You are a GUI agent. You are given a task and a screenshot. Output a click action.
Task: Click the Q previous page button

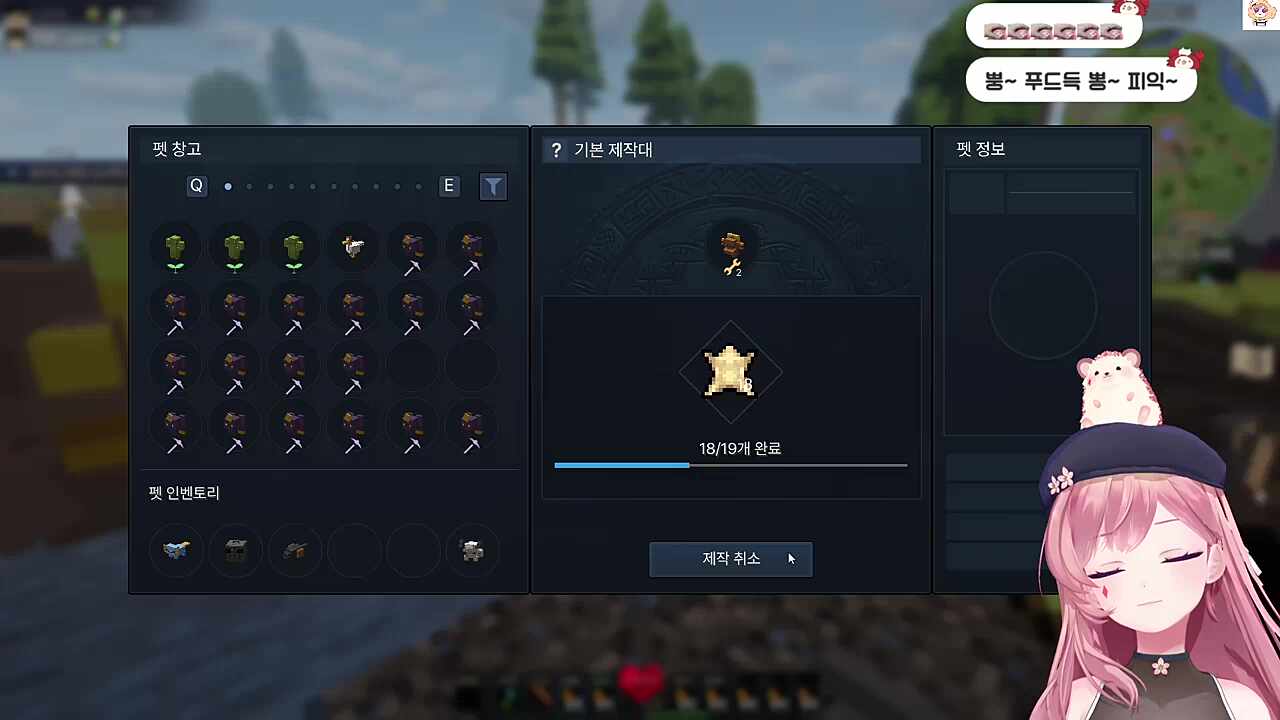click(196, 186)
